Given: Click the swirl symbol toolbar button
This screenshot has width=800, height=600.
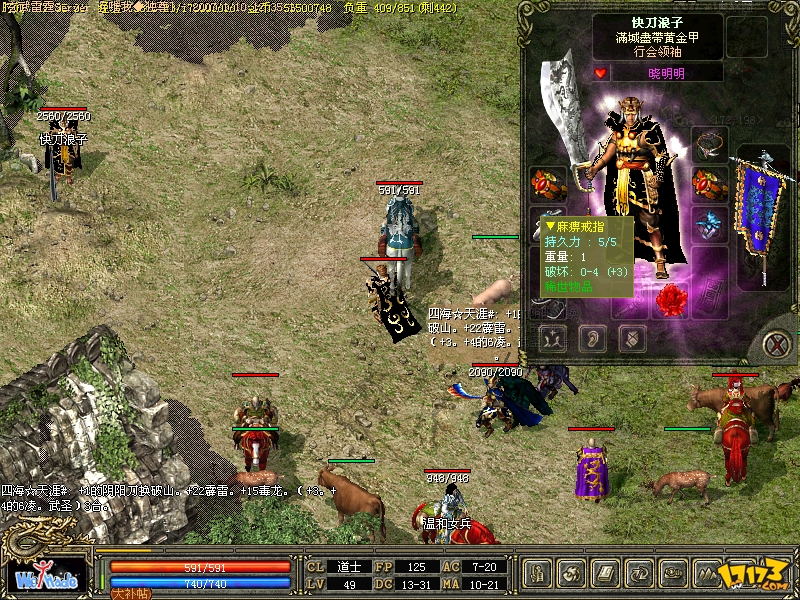Looking at the screenshot, I should 572,574.
